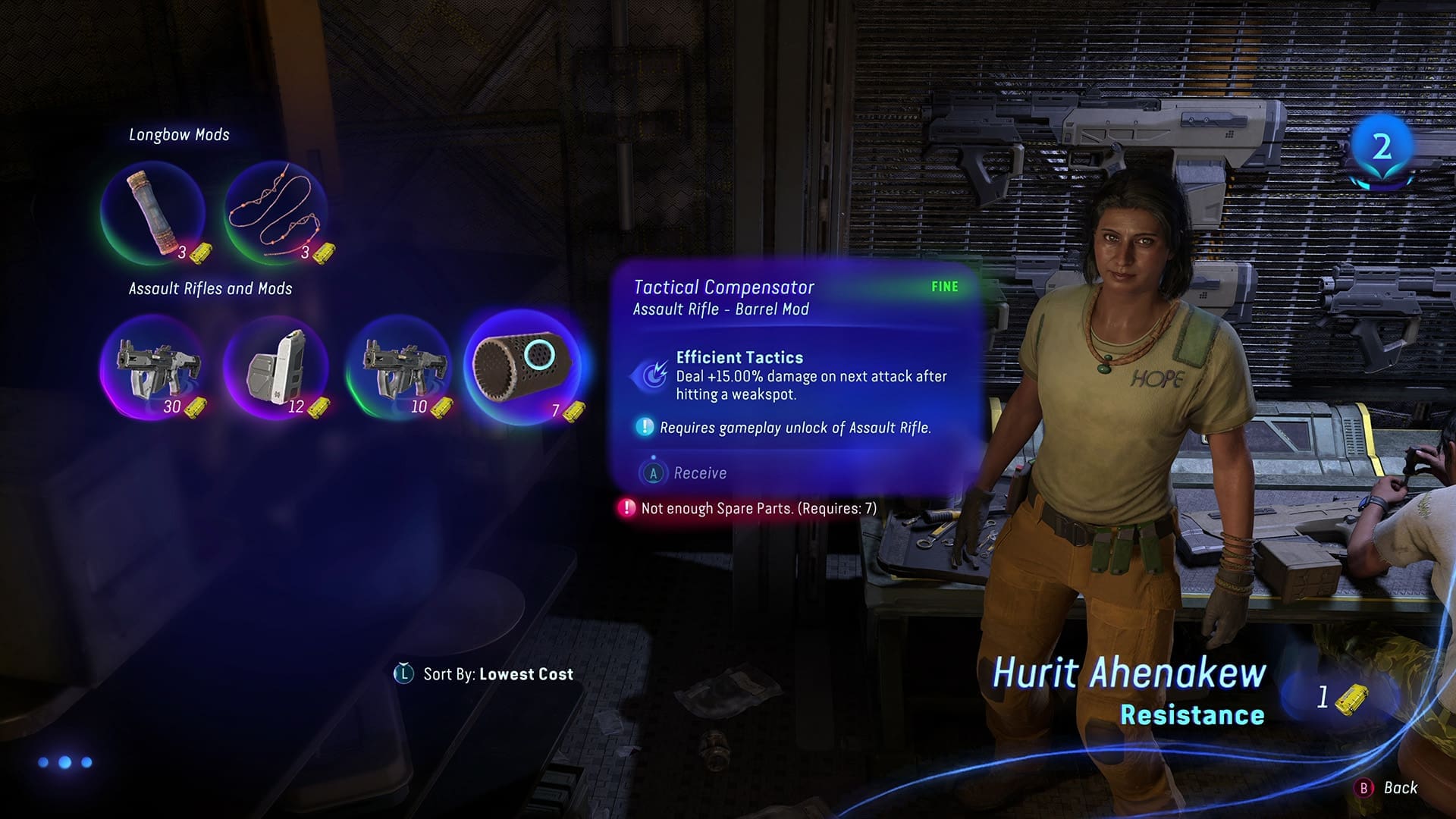1456x819 pixels.
Task: Pick the magazine mod costing 12 spare parts
Action: coord(276,368)
